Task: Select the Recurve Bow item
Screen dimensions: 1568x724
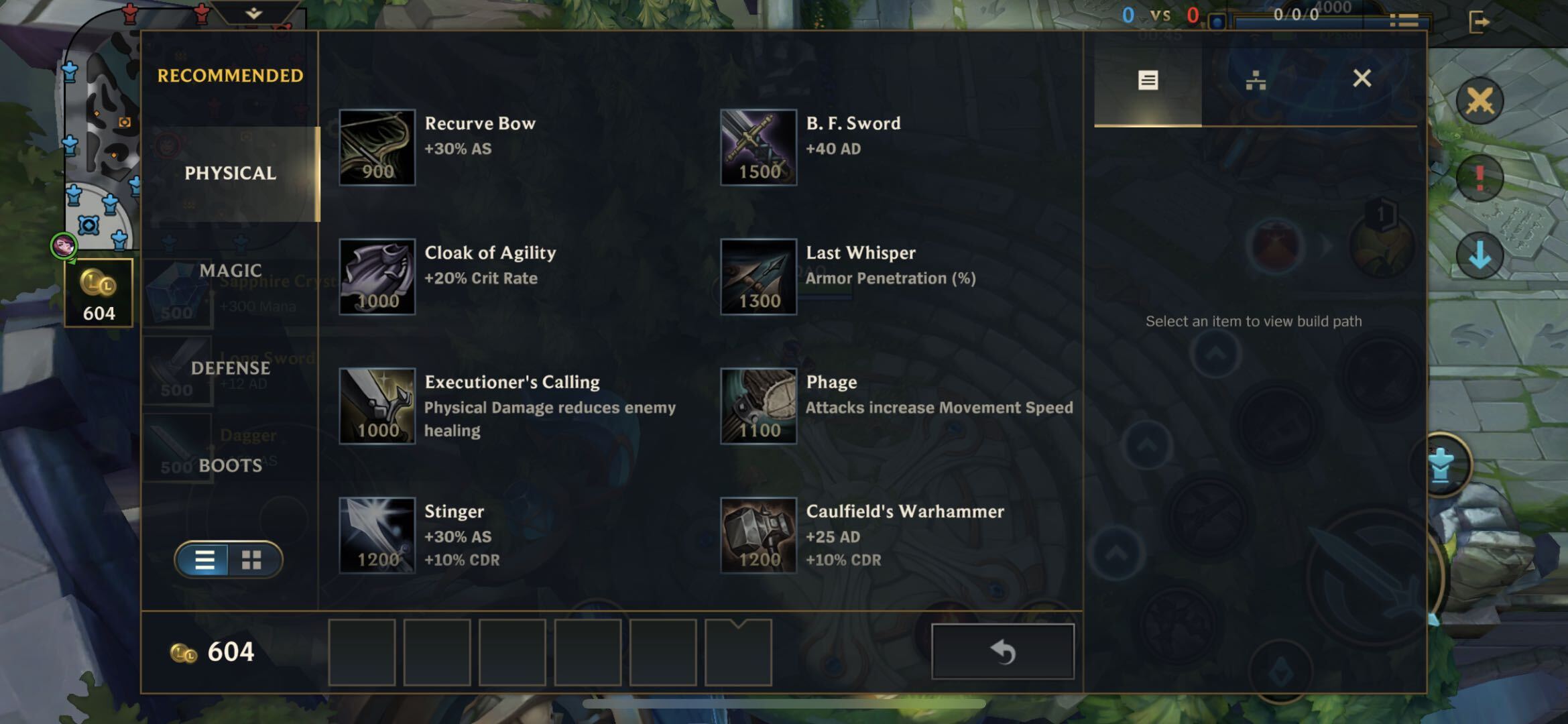Action: point(377,147)
